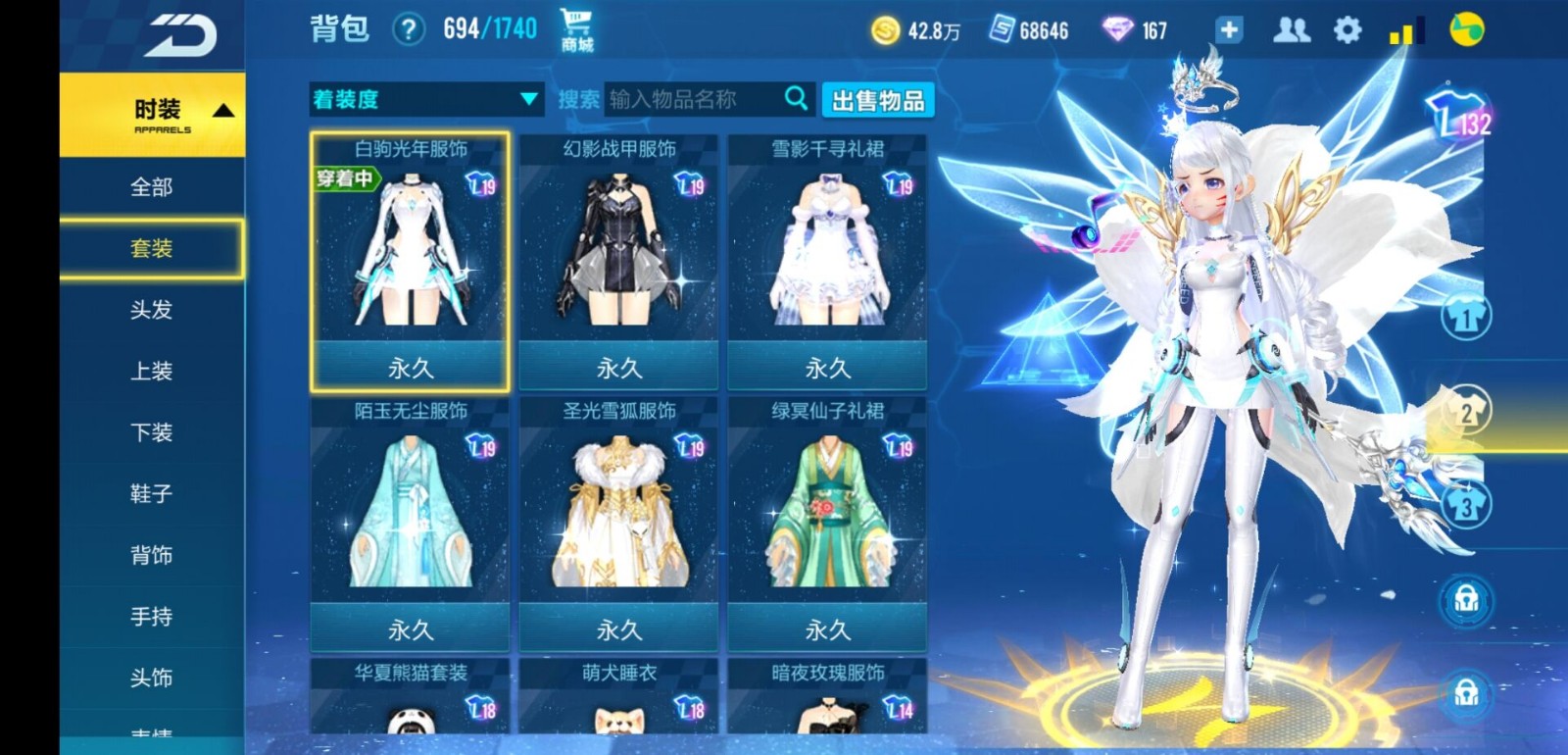Select the 圣光雪狐服饰 outfit
1568x755 pixels.
point(618,522)
